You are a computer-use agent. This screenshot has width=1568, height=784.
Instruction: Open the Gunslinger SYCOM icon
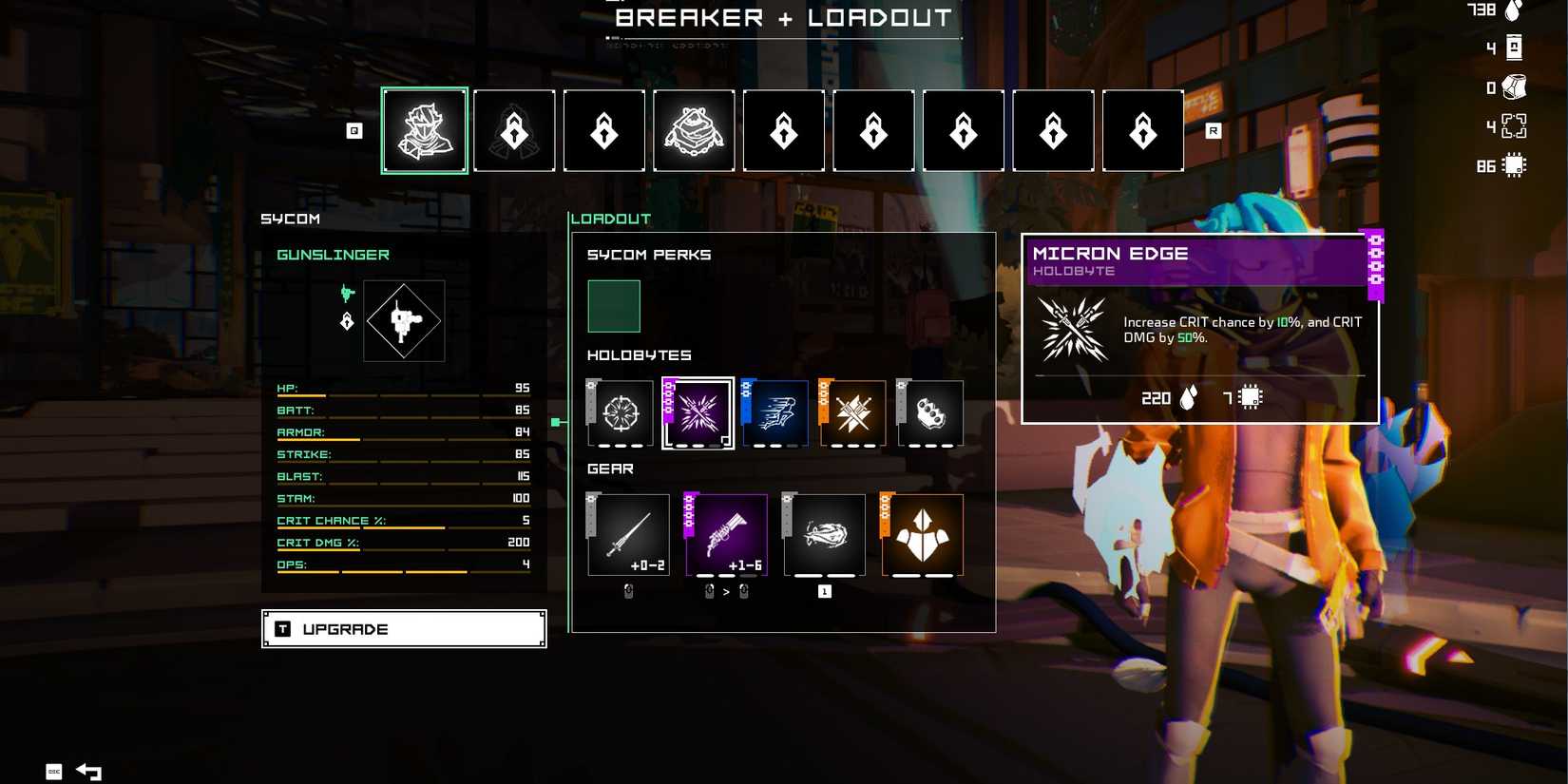[404, 321]
